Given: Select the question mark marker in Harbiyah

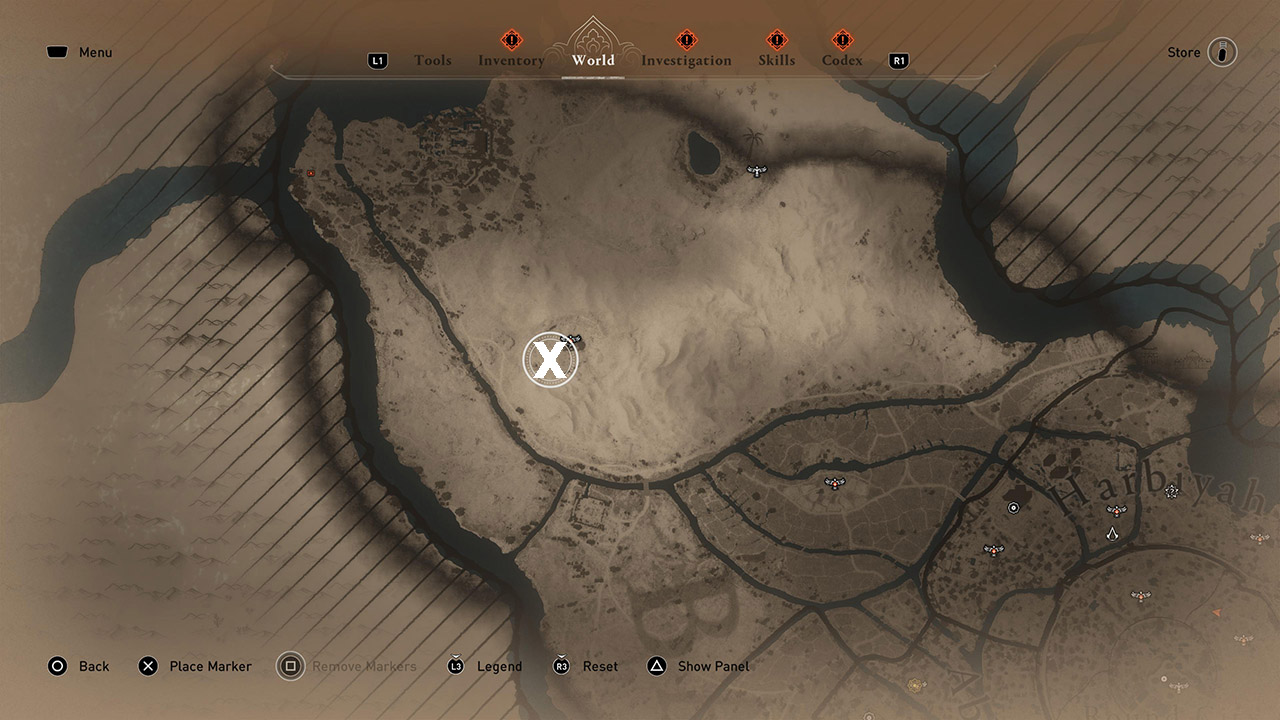Looking at the screenshot, I should click(1172, 490).
